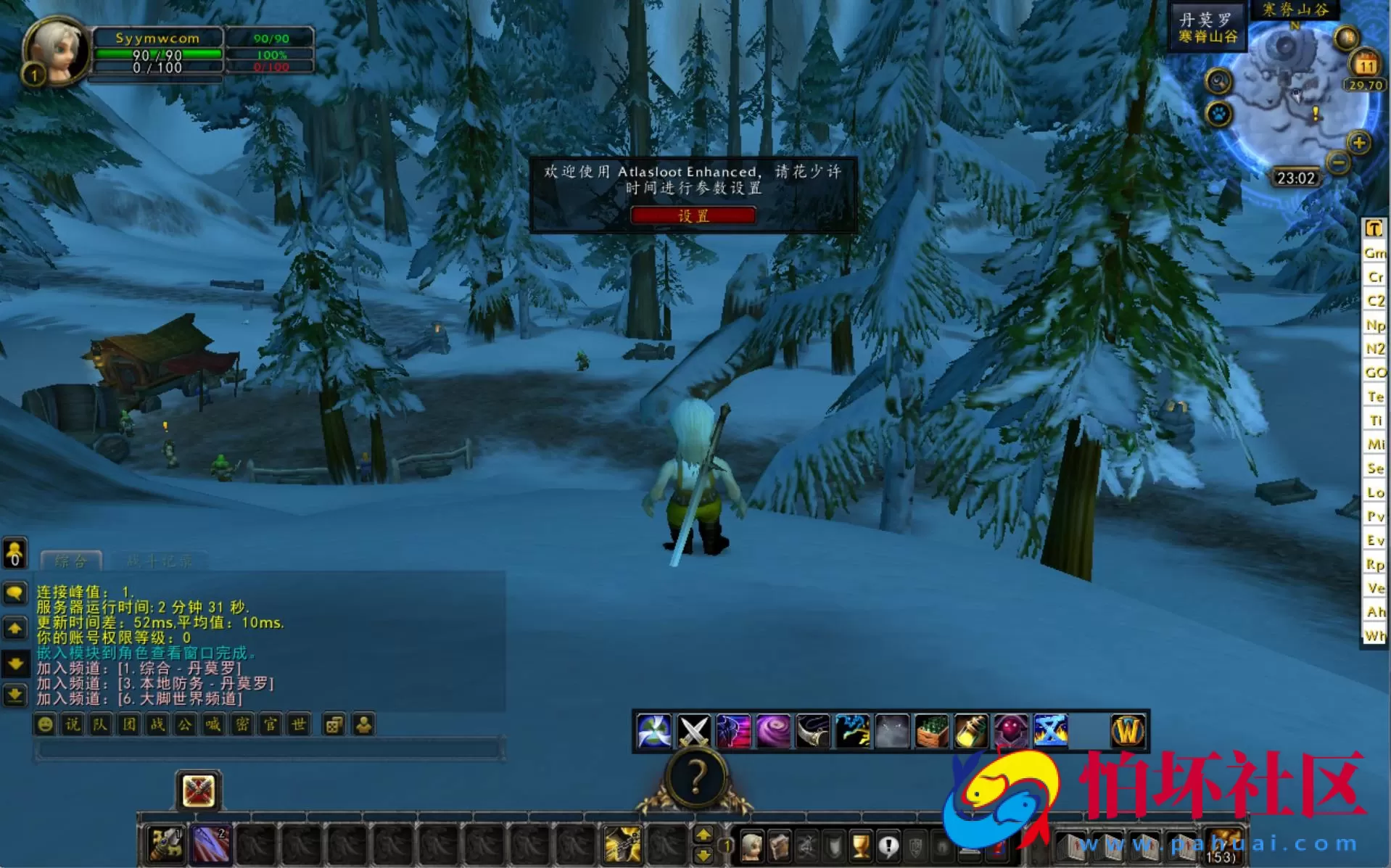Image resolution: width=1391 pixels, height=868 pixels.
Task: Select the lantern icon on the addon bar
Action: point(972,732)
